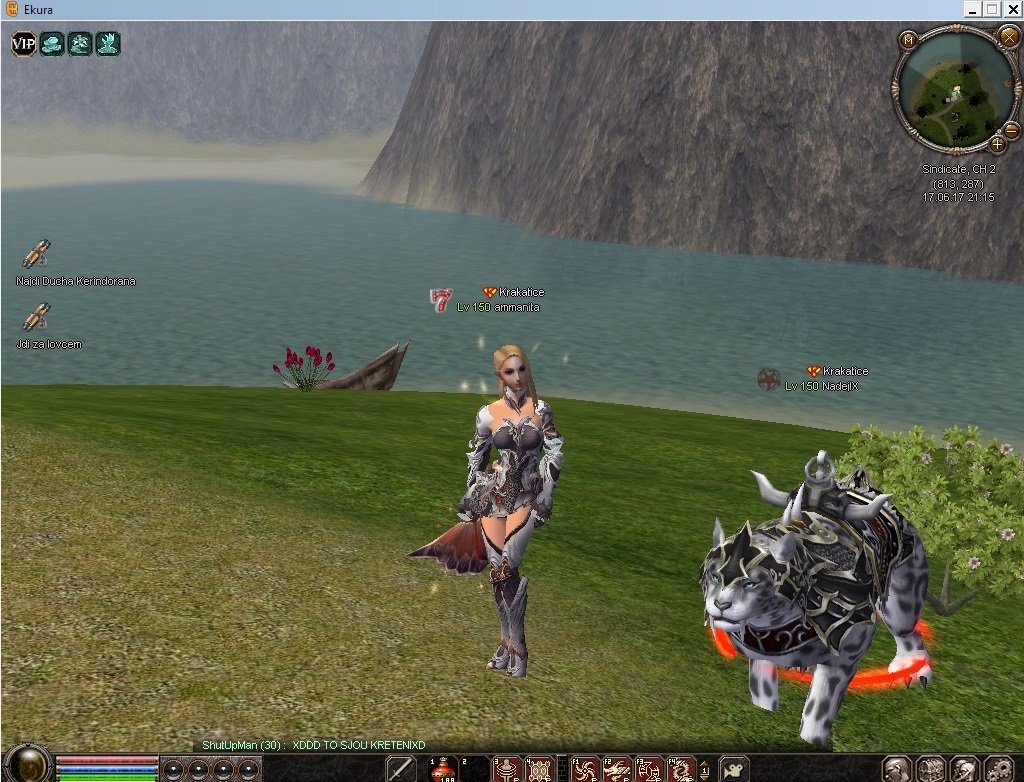Zoom out the minimap with minus button
The height and width of the screenshot is (782, 1024).
[x=1011, y=130]
